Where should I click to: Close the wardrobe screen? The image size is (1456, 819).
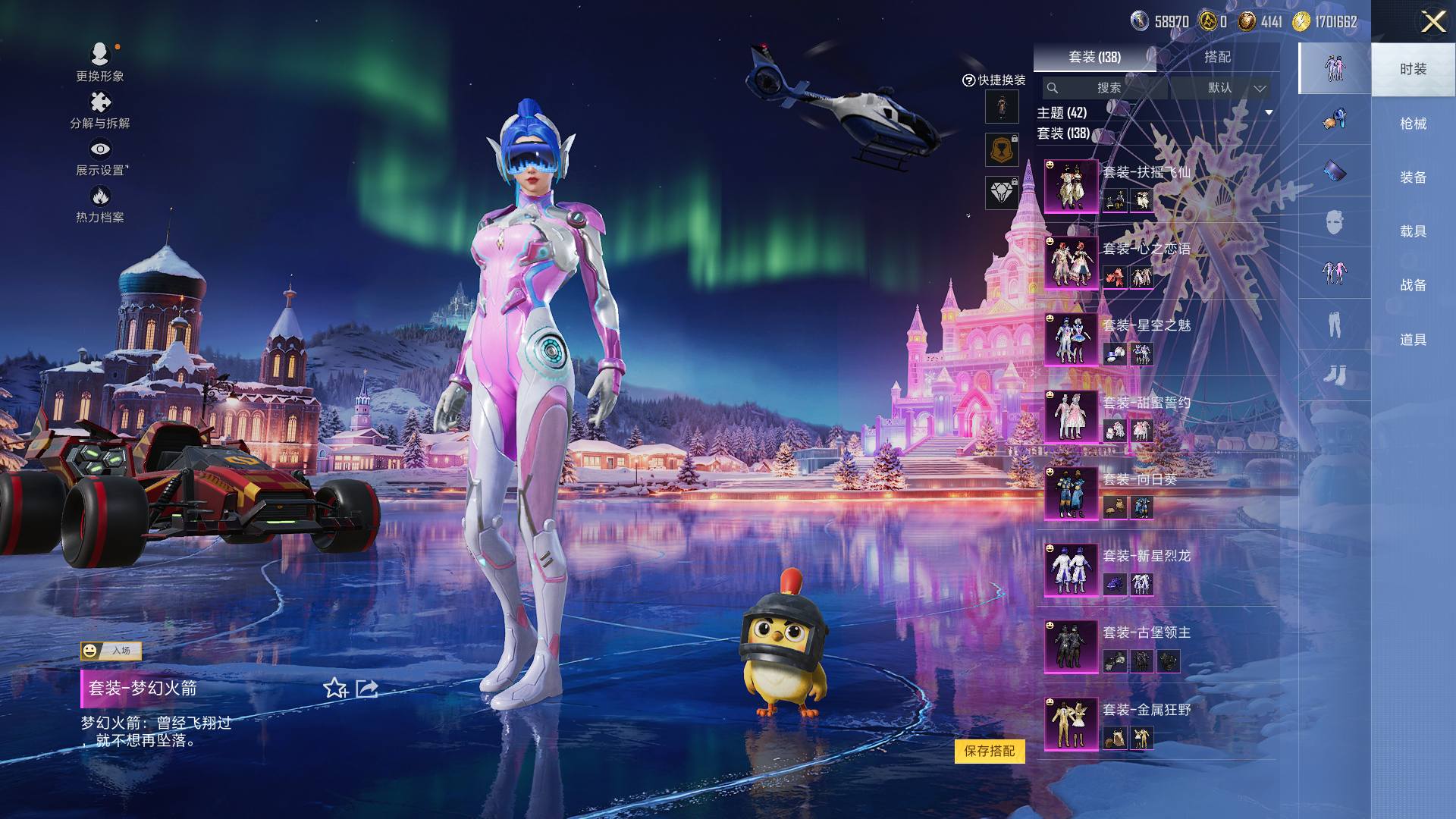click(x=1432, y=21)
